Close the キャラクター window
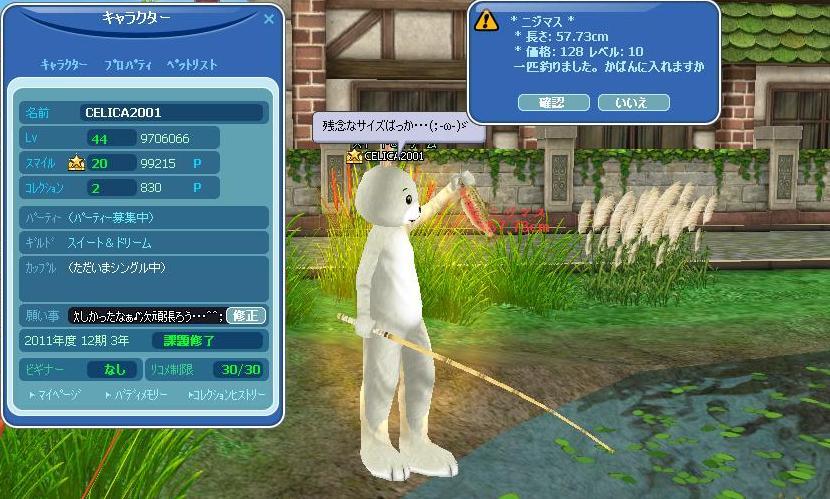This screenshot has width=830, height=499. 269,18
